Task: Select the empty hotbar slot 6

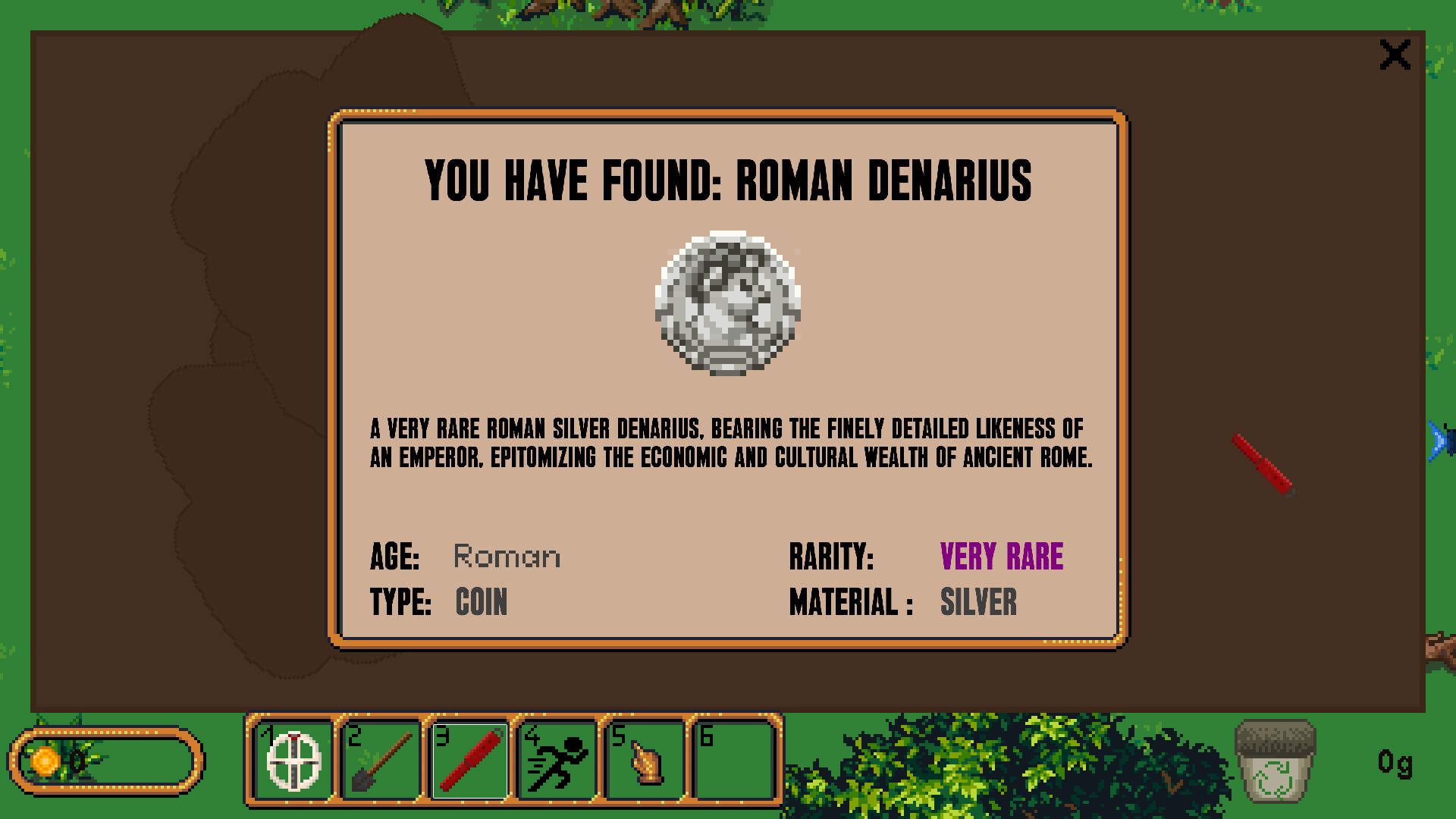Action: click(733, 761)
